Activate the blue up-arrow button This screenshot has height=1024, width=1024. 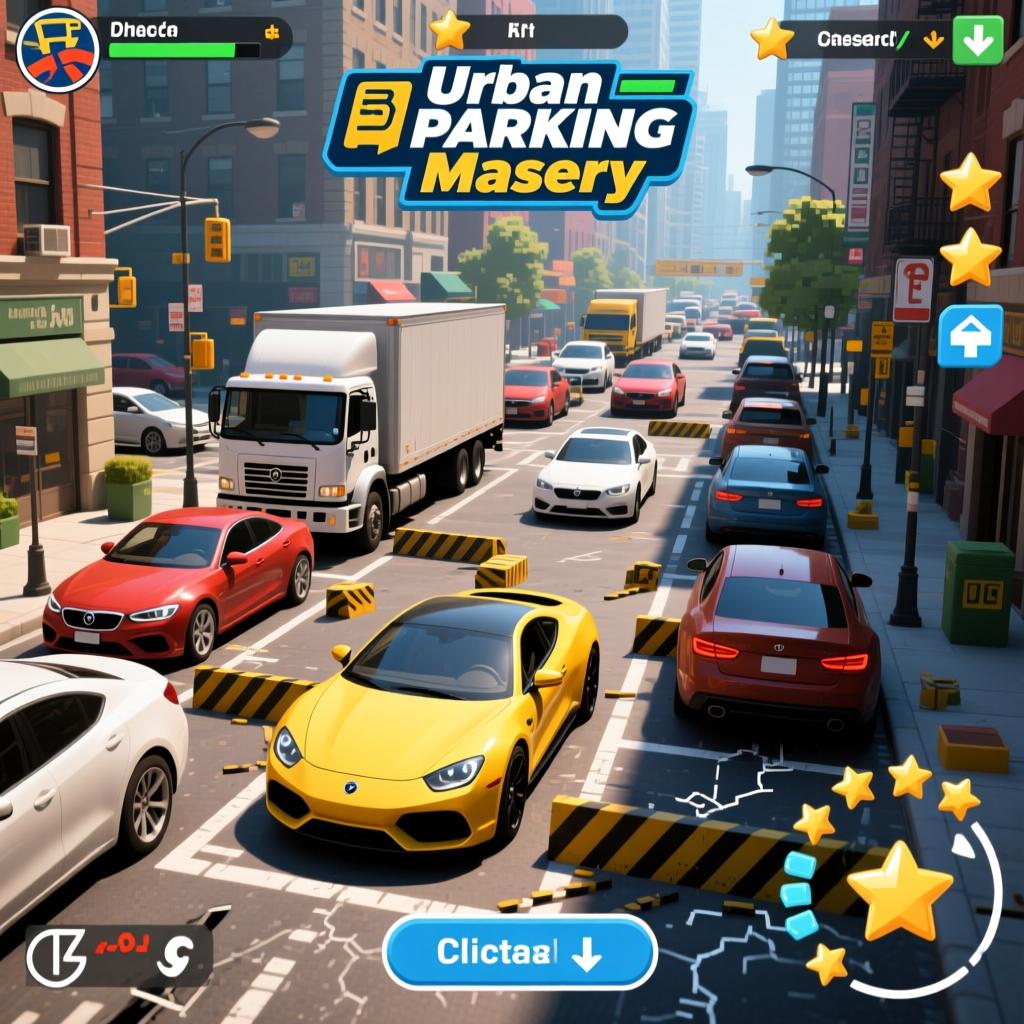[x=970, y=336]
